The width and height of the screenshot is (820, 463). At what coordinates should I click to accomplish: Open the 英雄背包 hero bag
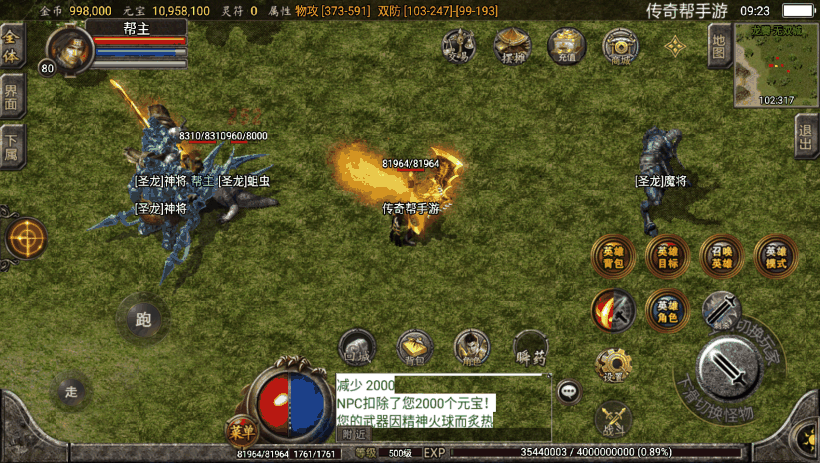[612, 257]
